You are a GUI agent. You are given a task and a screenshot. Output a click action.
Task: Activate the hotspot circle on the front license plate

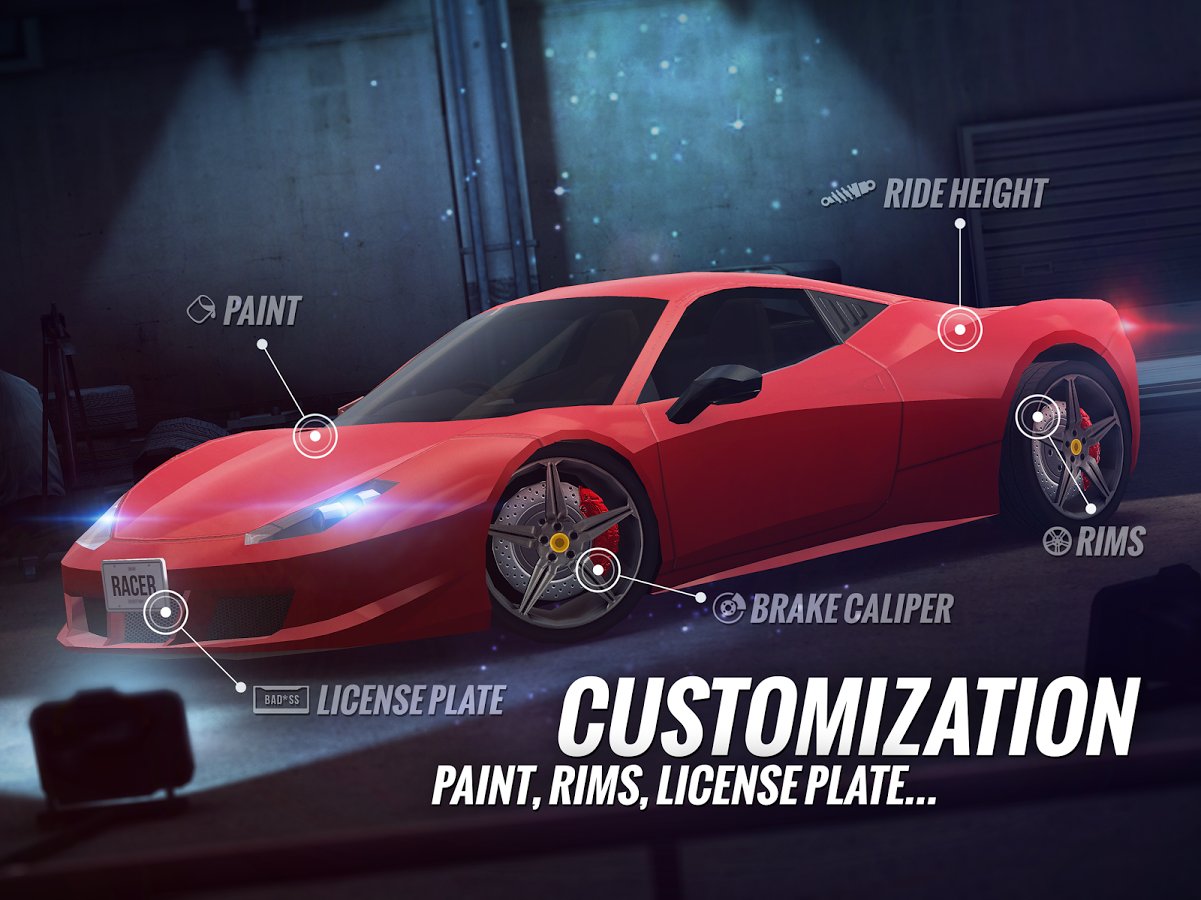click(162, 611)
